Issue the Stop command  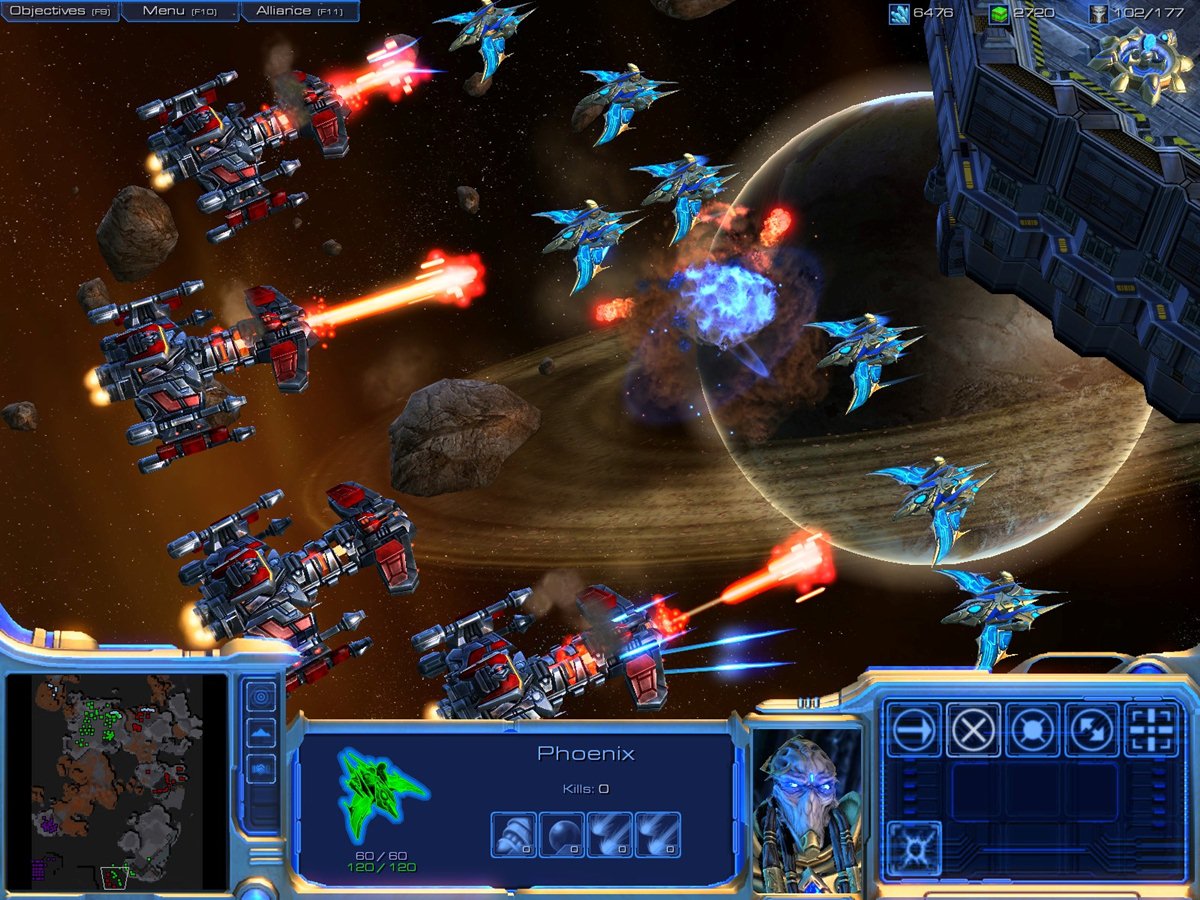(x=973, y=731)
